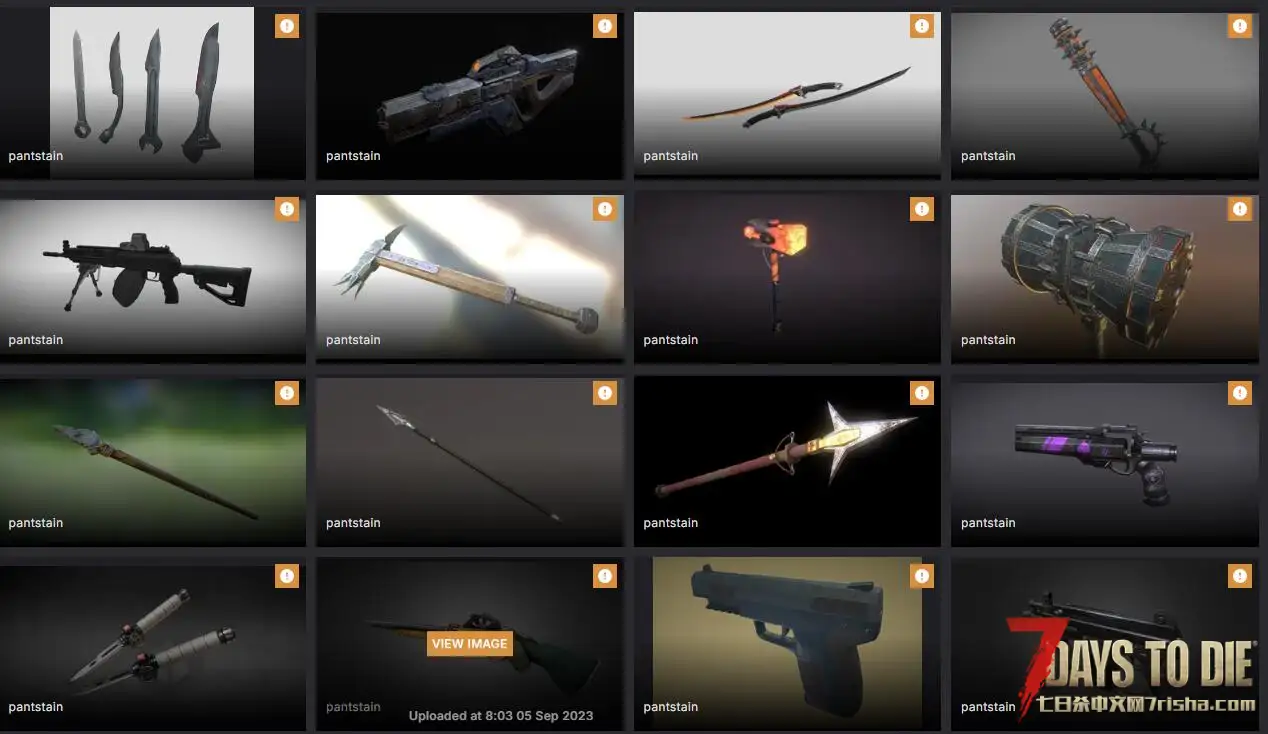Viewport: 1268px width, 734px height.
Task: Open the sci-fi rifle image
Action: (470, 90)
